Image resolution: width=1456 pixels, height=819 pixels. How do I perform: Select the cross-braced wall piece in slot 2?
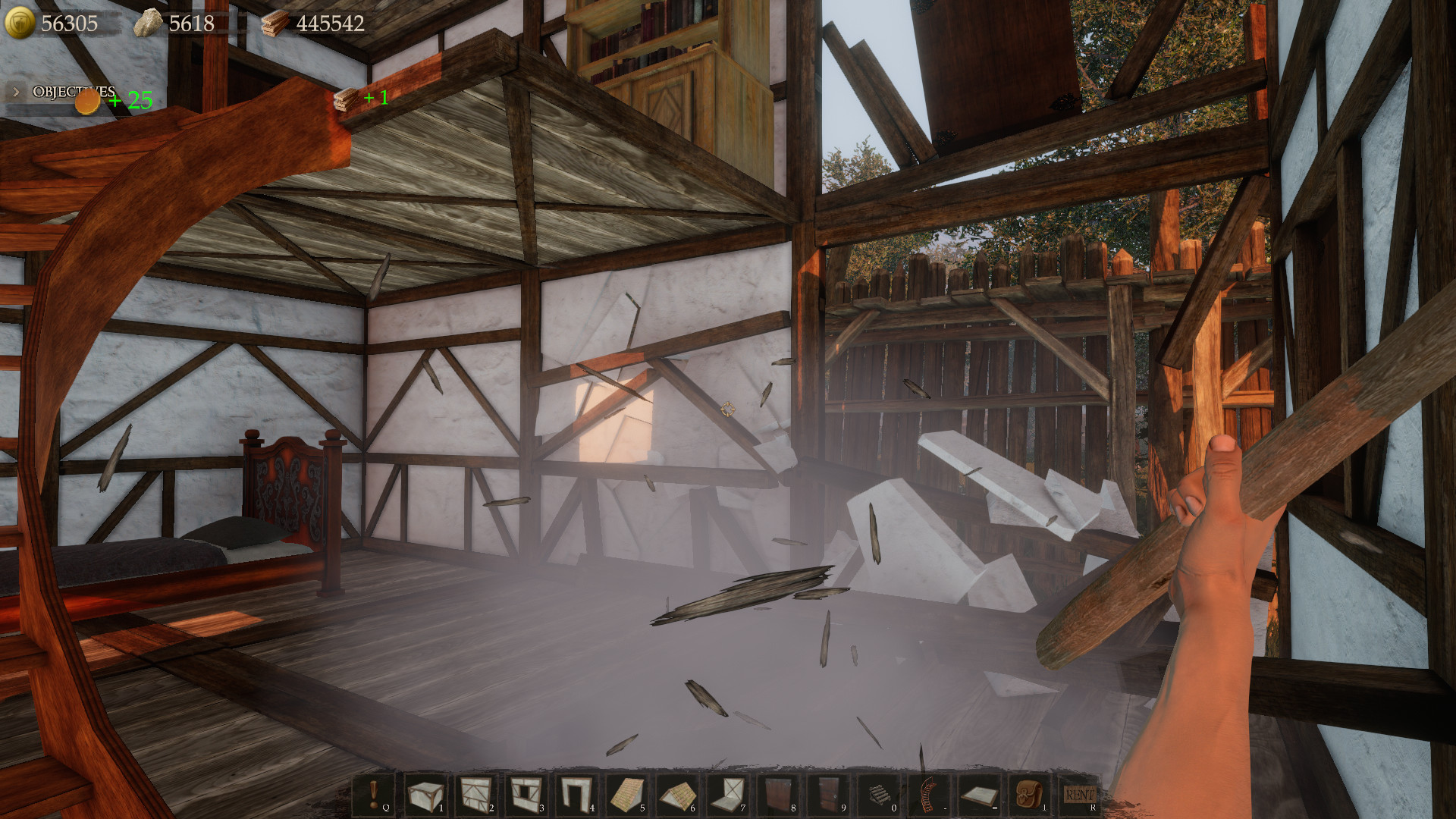click(x=475, y=794)
